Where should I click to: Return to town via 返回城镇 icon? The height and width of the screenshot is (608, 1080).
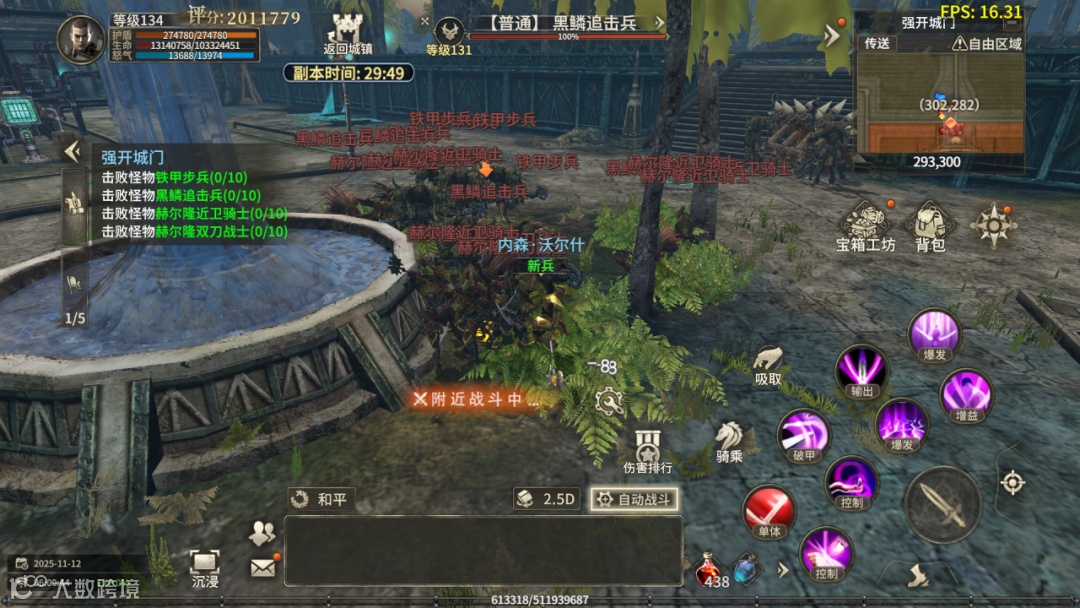click(348, 32)
